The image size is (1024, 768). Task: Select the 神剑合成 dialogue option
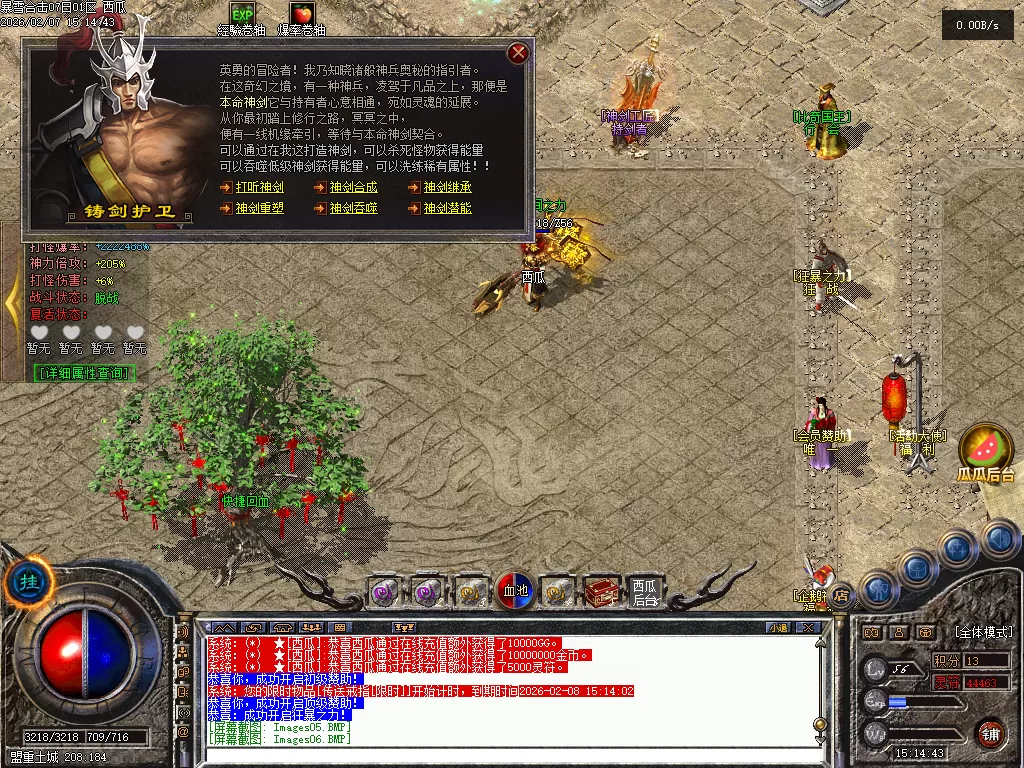point(354,187)
